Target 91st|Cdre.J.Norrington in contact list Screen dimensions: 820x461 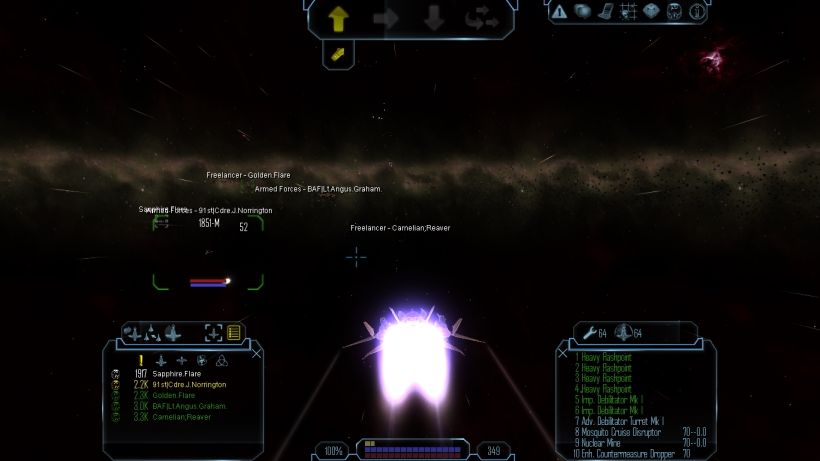pos(189,385)
